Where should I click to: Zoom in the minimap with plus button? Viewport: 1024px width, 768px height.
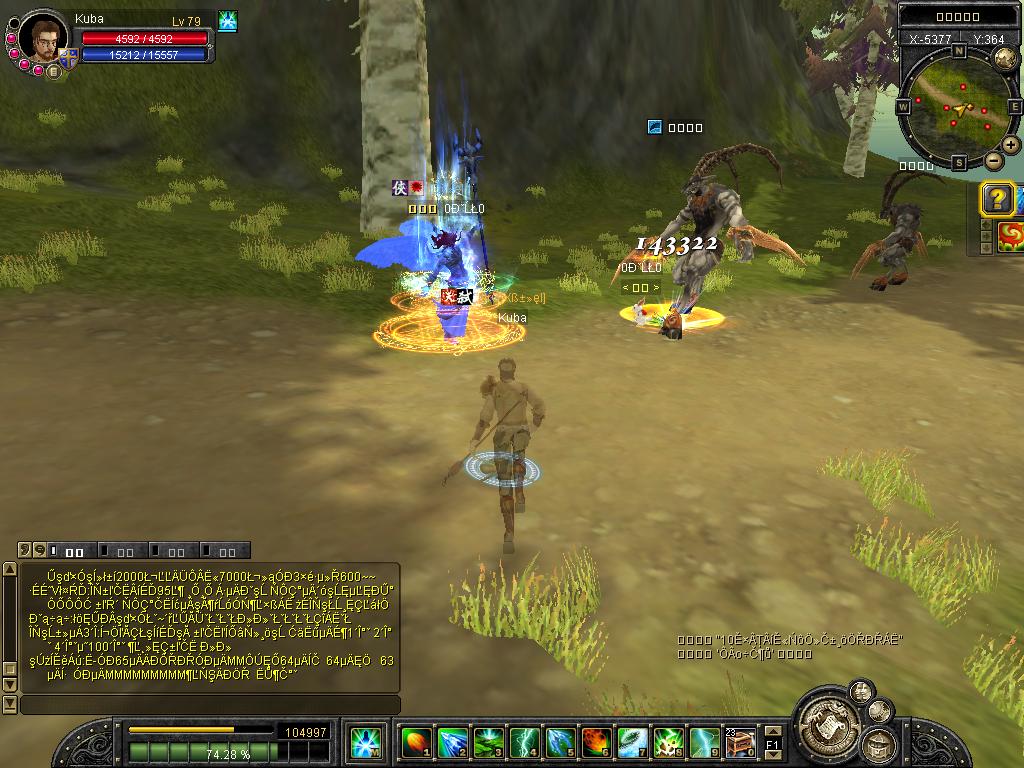coord(1011,145)
